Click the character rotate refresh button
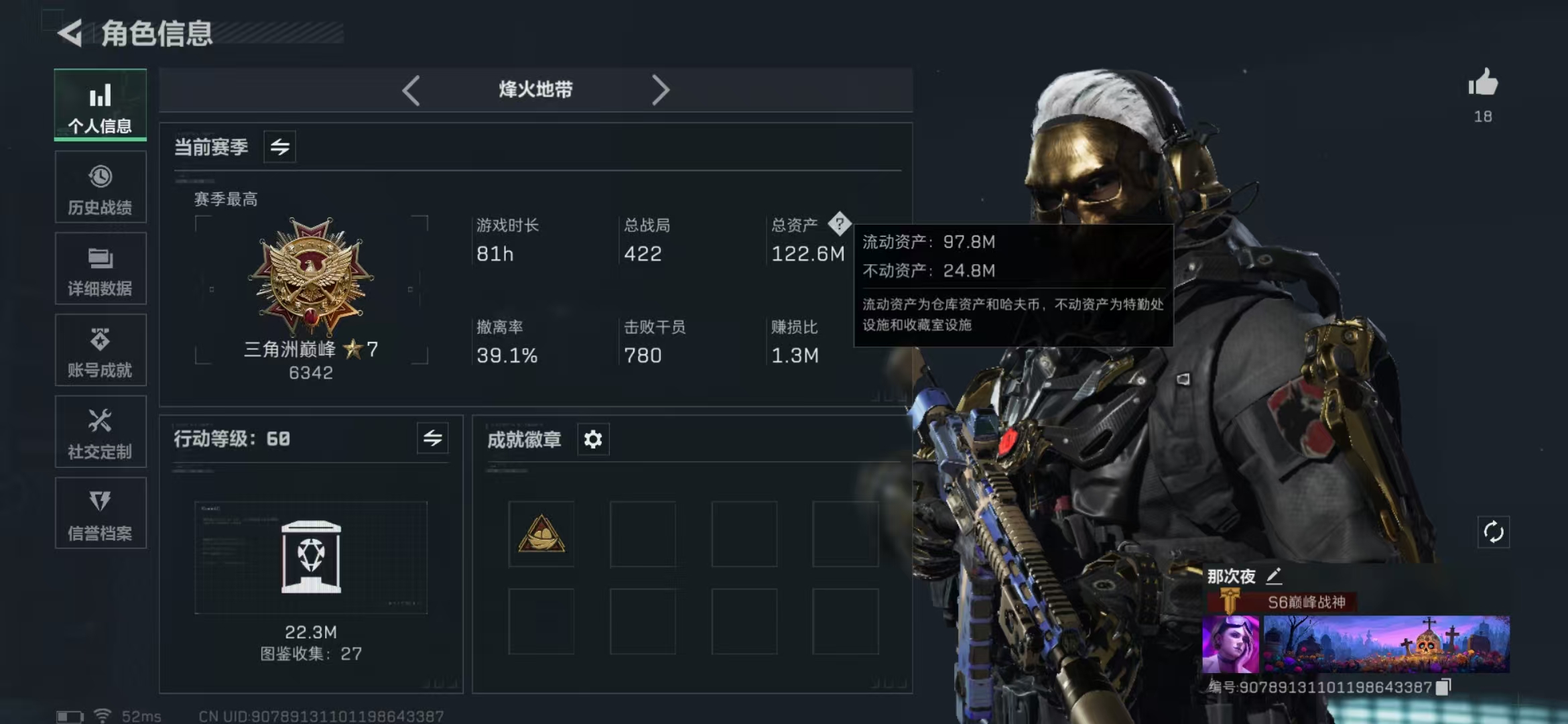The image size is (1568, 724). click(1494, 532)
